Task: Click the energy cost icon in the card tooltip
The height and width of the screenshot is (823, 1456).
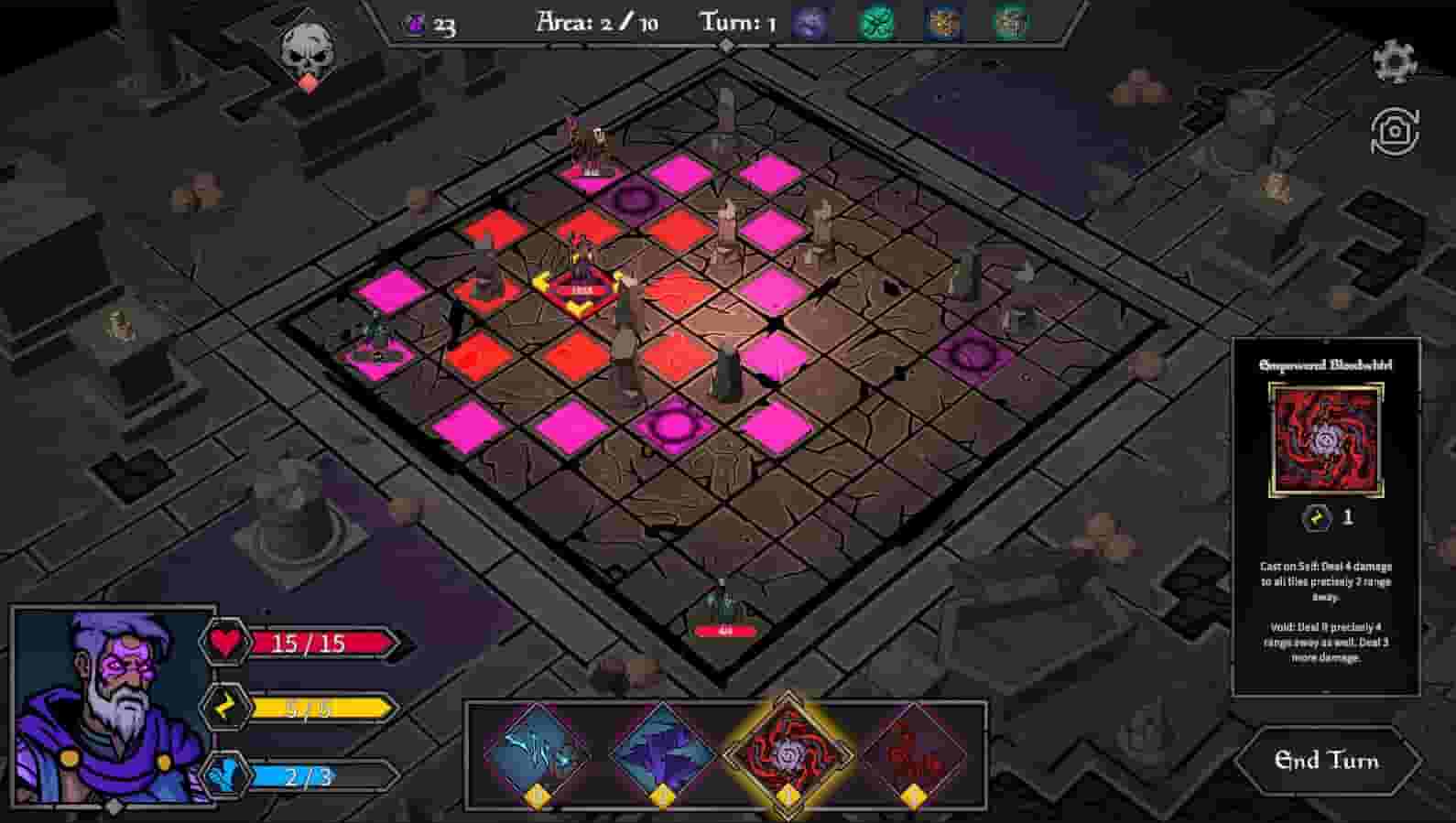Action: click(1313, 518)
